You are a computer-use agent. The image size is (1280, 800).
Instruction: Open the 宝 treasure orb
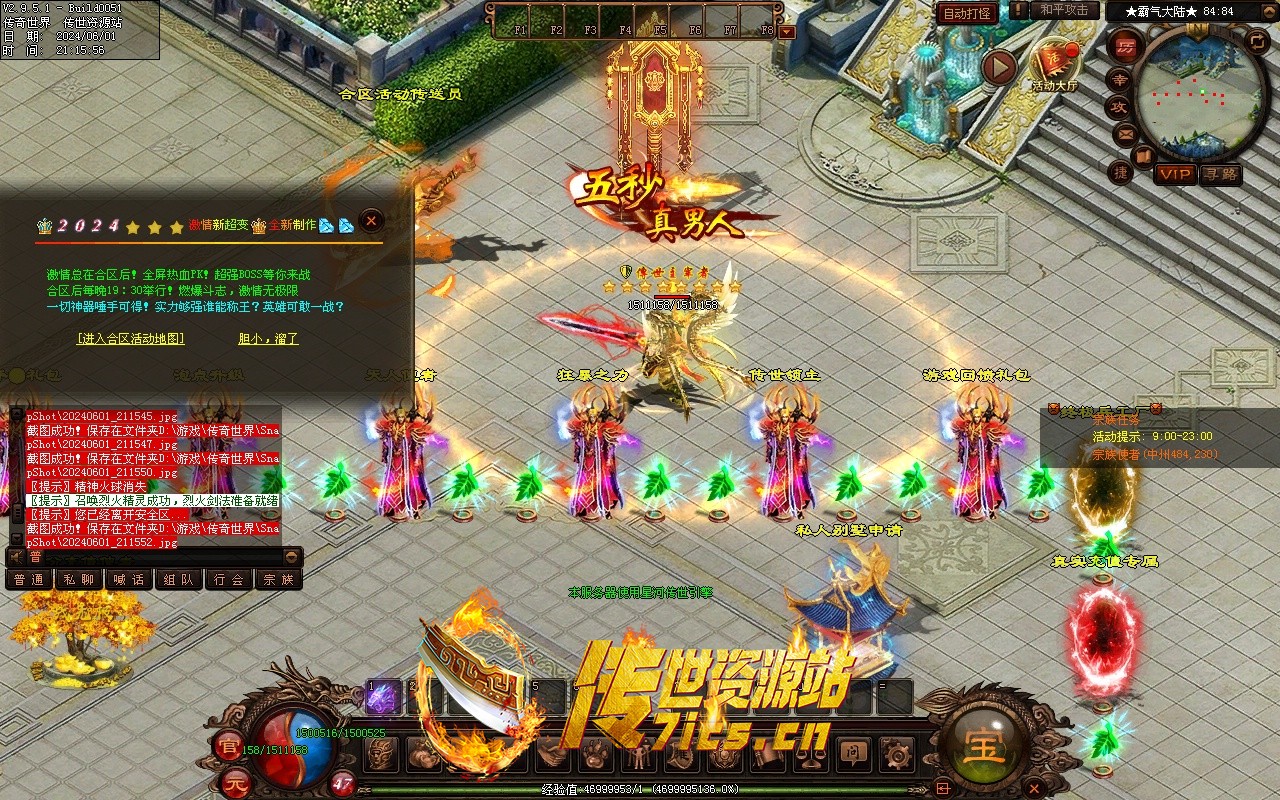coord(984,746)
